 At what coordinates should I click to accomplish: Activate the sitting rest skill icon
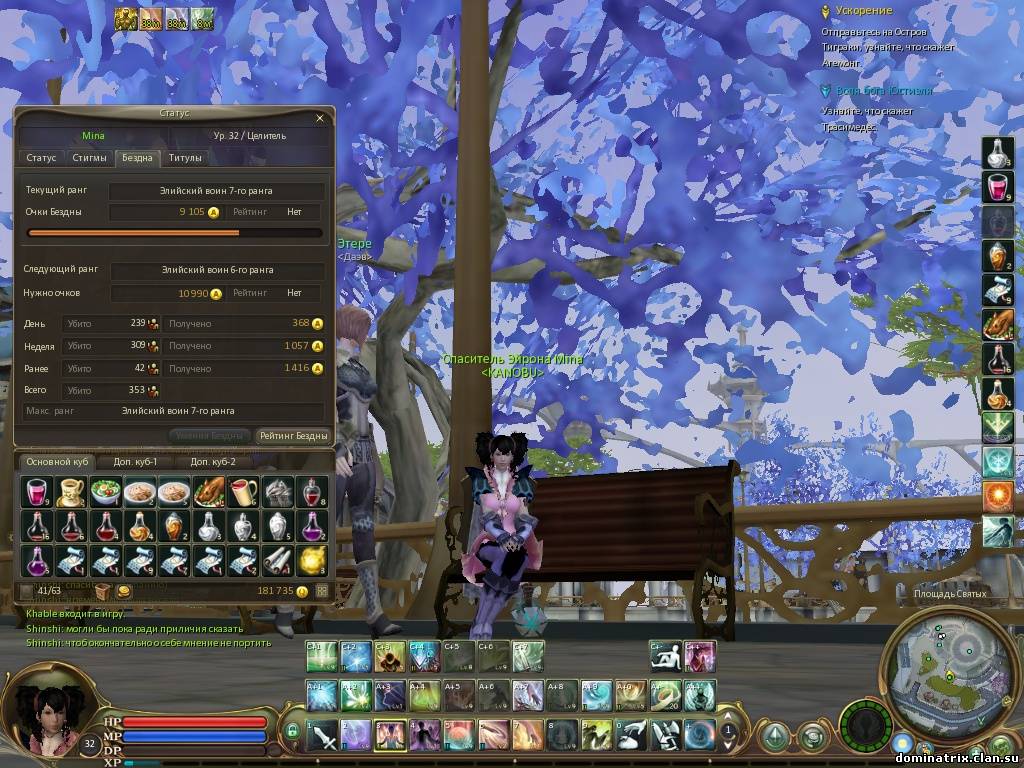(663, 657)
